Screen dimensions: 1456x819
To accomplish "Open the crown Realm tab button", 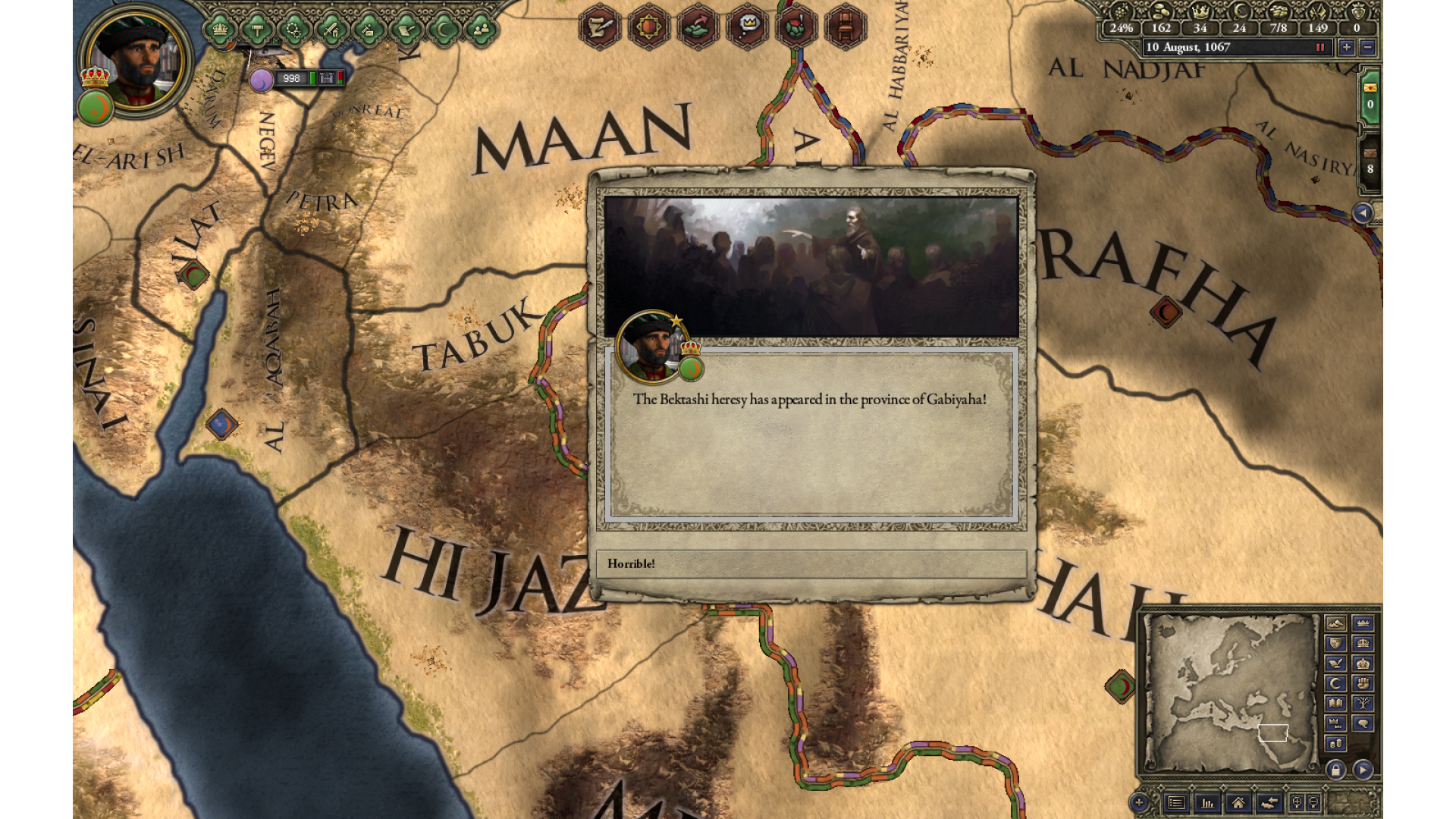I will click(220, 30).
